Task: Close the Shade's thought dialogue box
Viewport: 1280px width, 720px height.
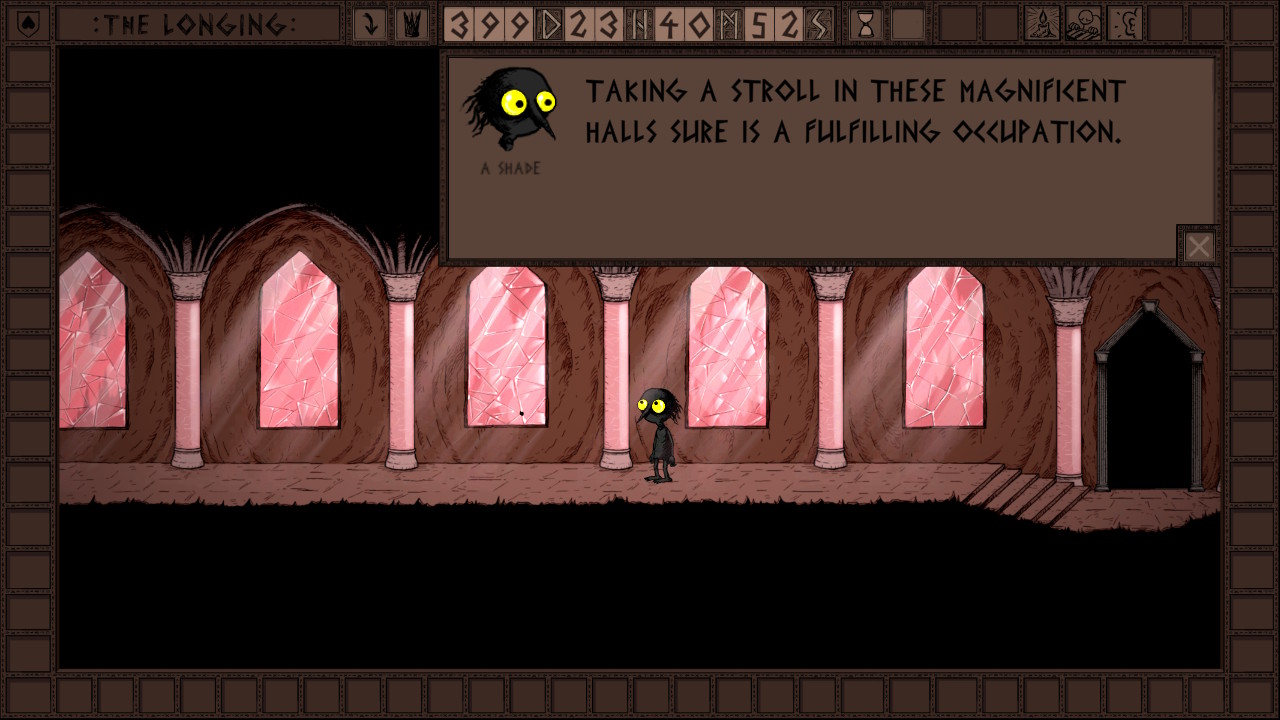Action: (1199, 246)
